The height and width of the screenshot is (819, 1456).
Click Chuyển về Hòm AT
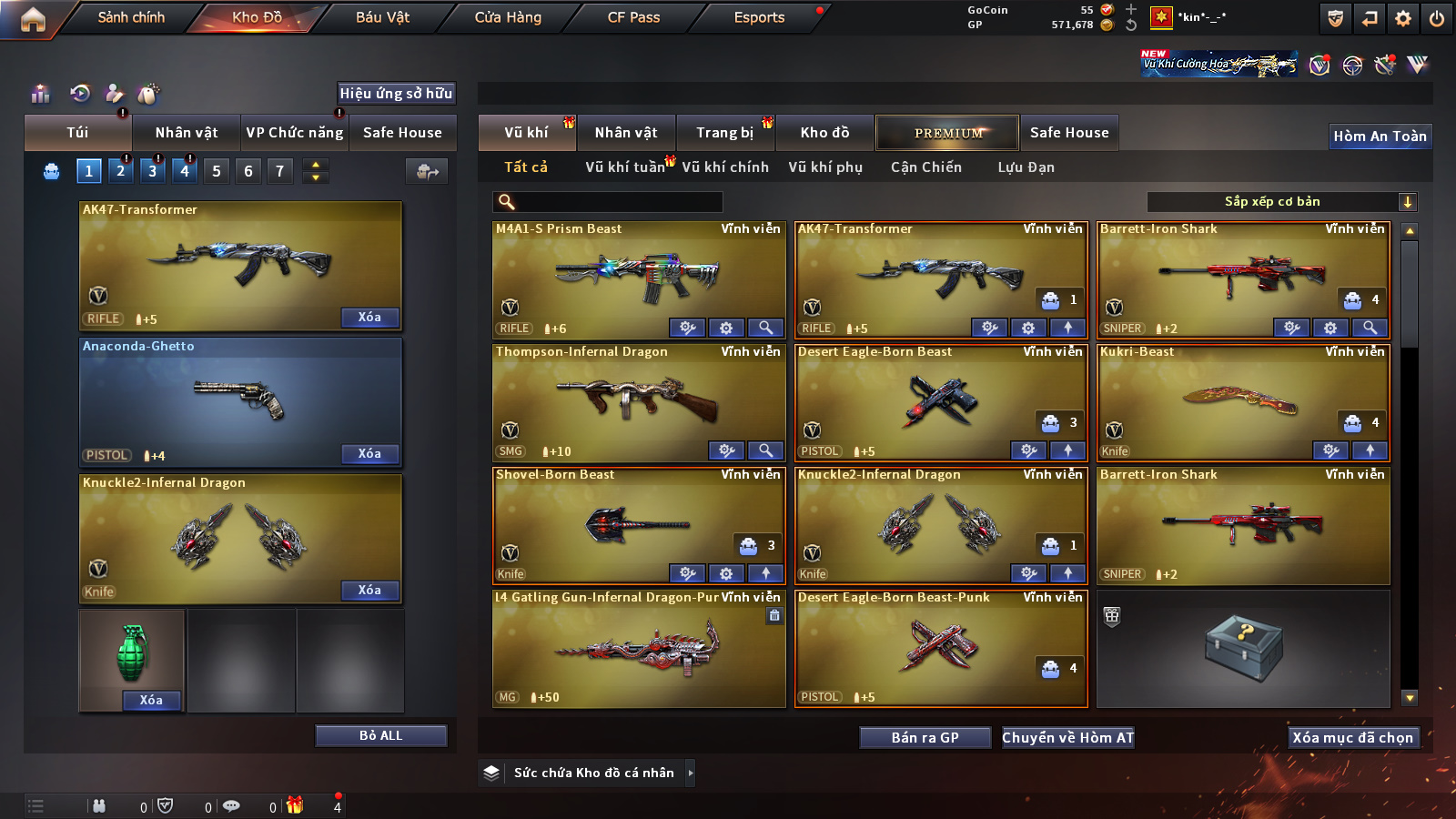coord(1067,738)
